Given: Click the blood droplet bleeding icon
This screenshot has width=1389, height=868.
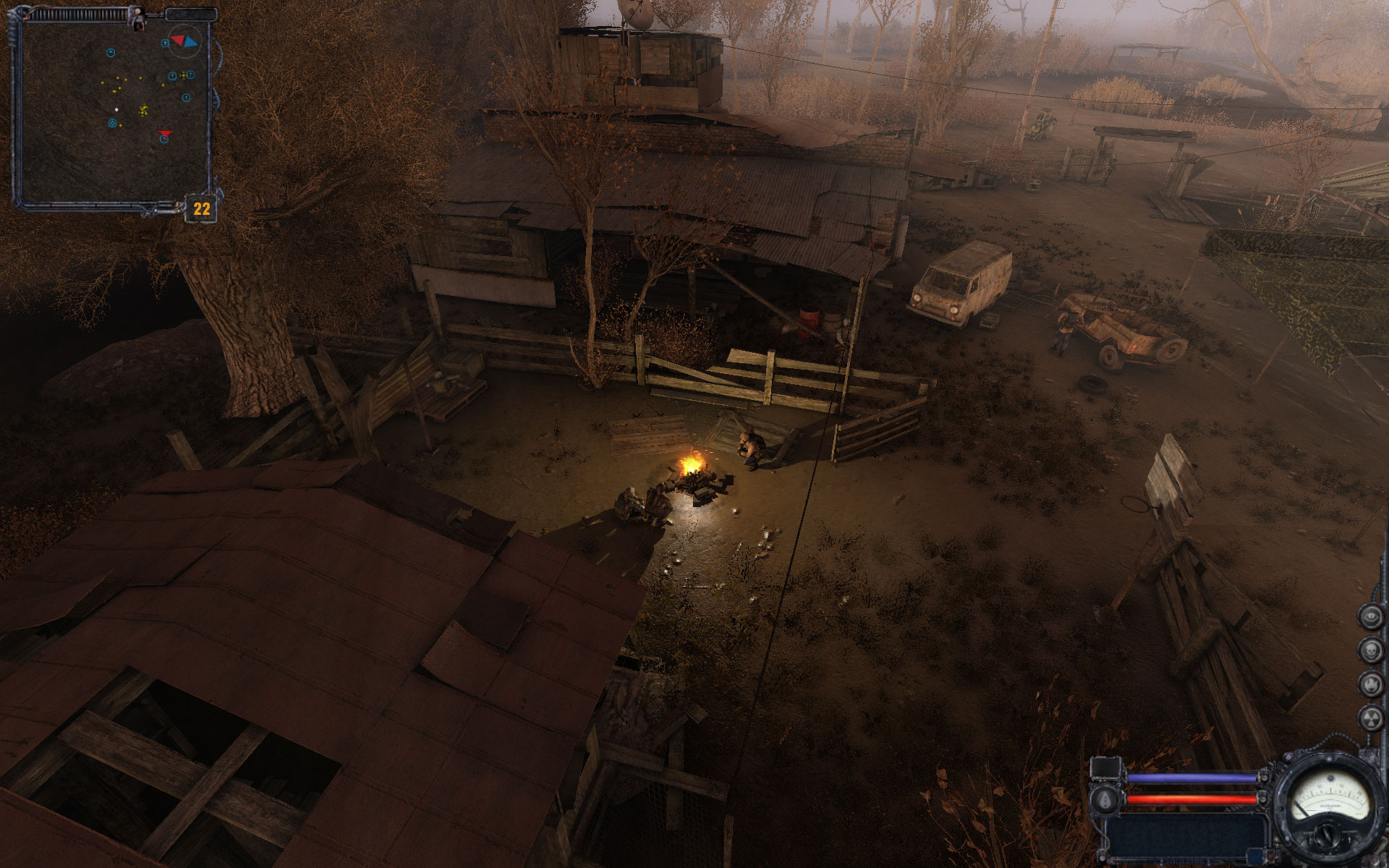Looking at the screenshot, I should [1105, 799].
